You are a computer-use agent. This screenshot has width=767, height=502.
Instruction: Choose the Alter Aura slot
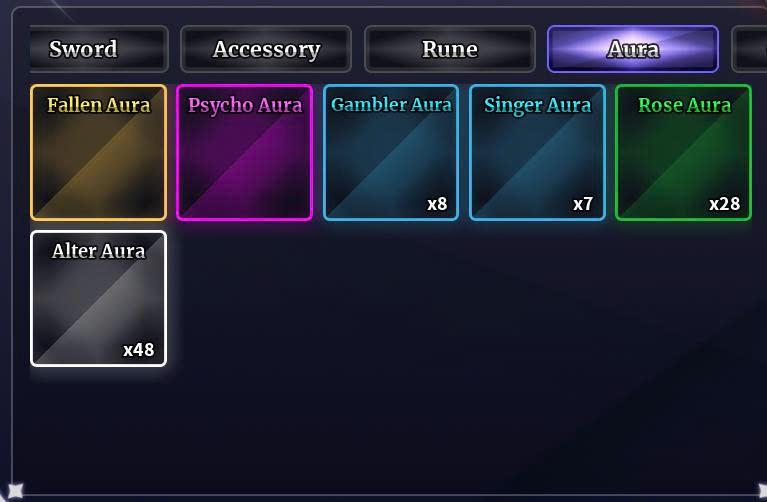click(x=98, y=298)
